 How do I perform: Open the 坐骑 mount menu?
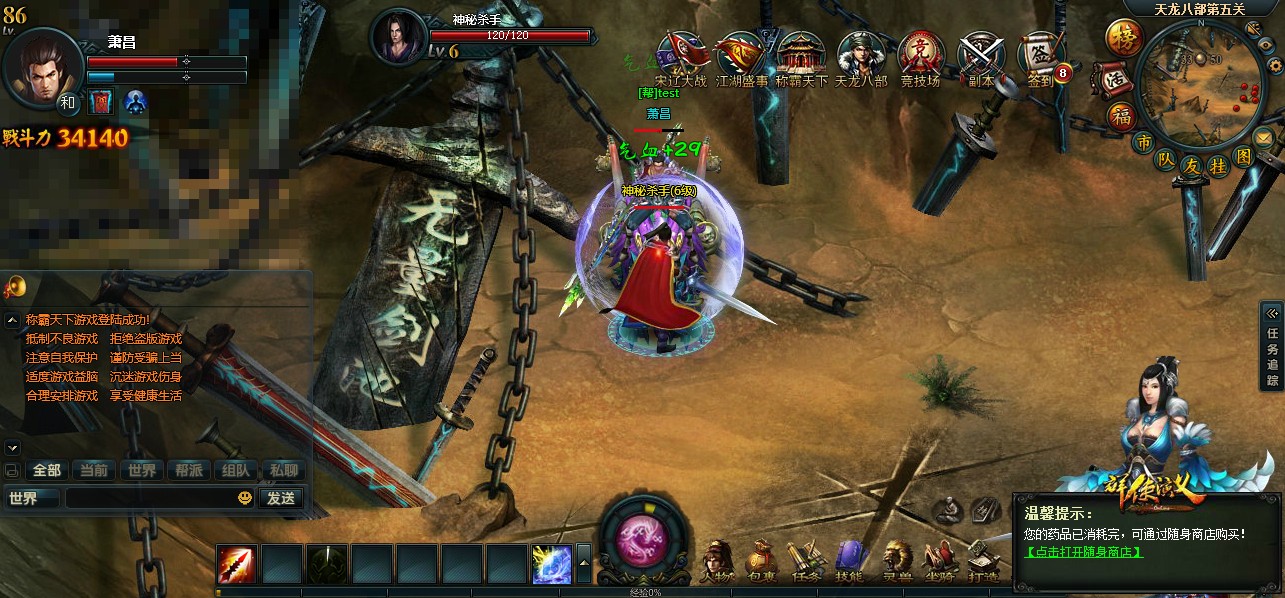(939, 561)
